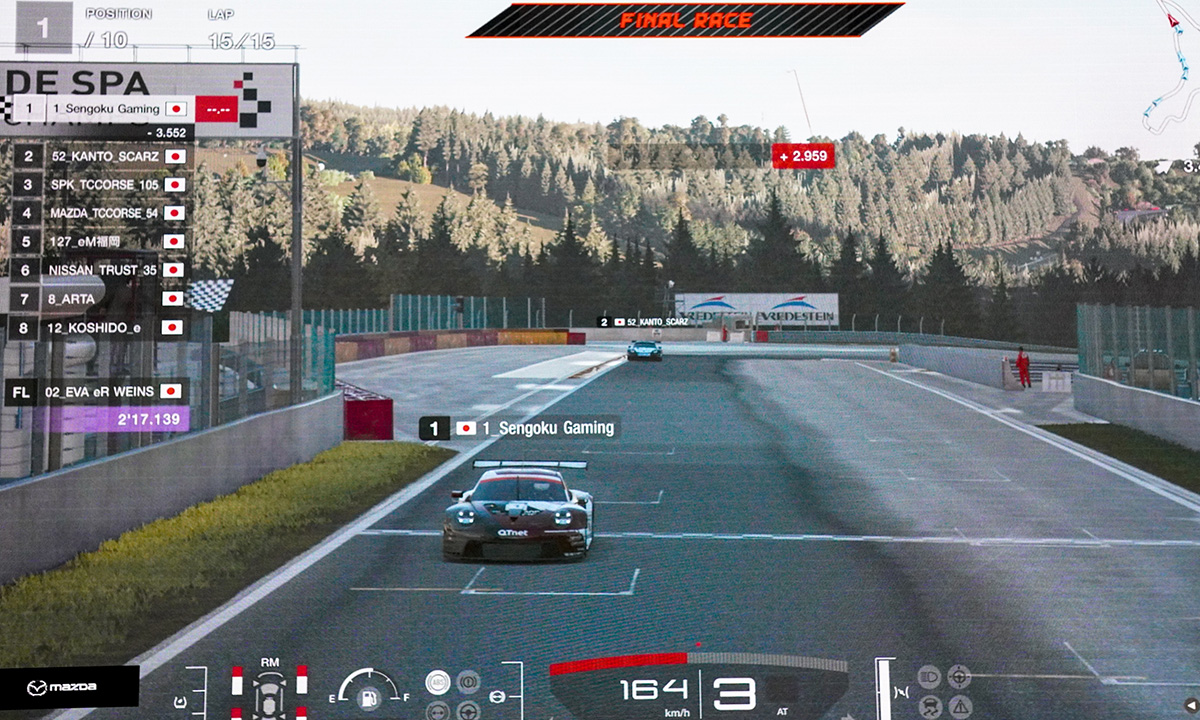Screen dimensions: 1200x720
Task: Toggle the traction control skid icon
Action: tap(929, 707)
